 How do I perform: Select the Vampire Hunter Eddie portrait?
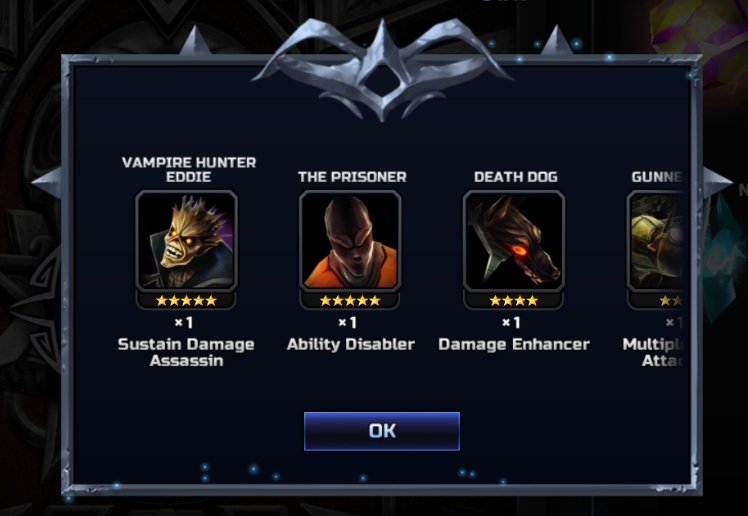(x=186, y=241)
